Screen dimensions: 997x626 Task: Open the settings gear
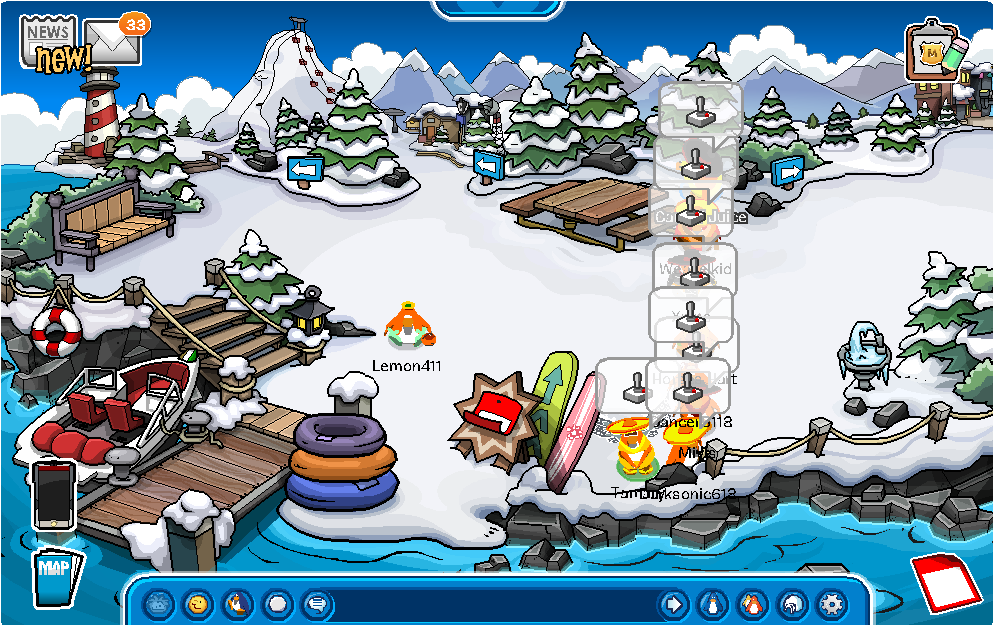(x=831, y=604)
